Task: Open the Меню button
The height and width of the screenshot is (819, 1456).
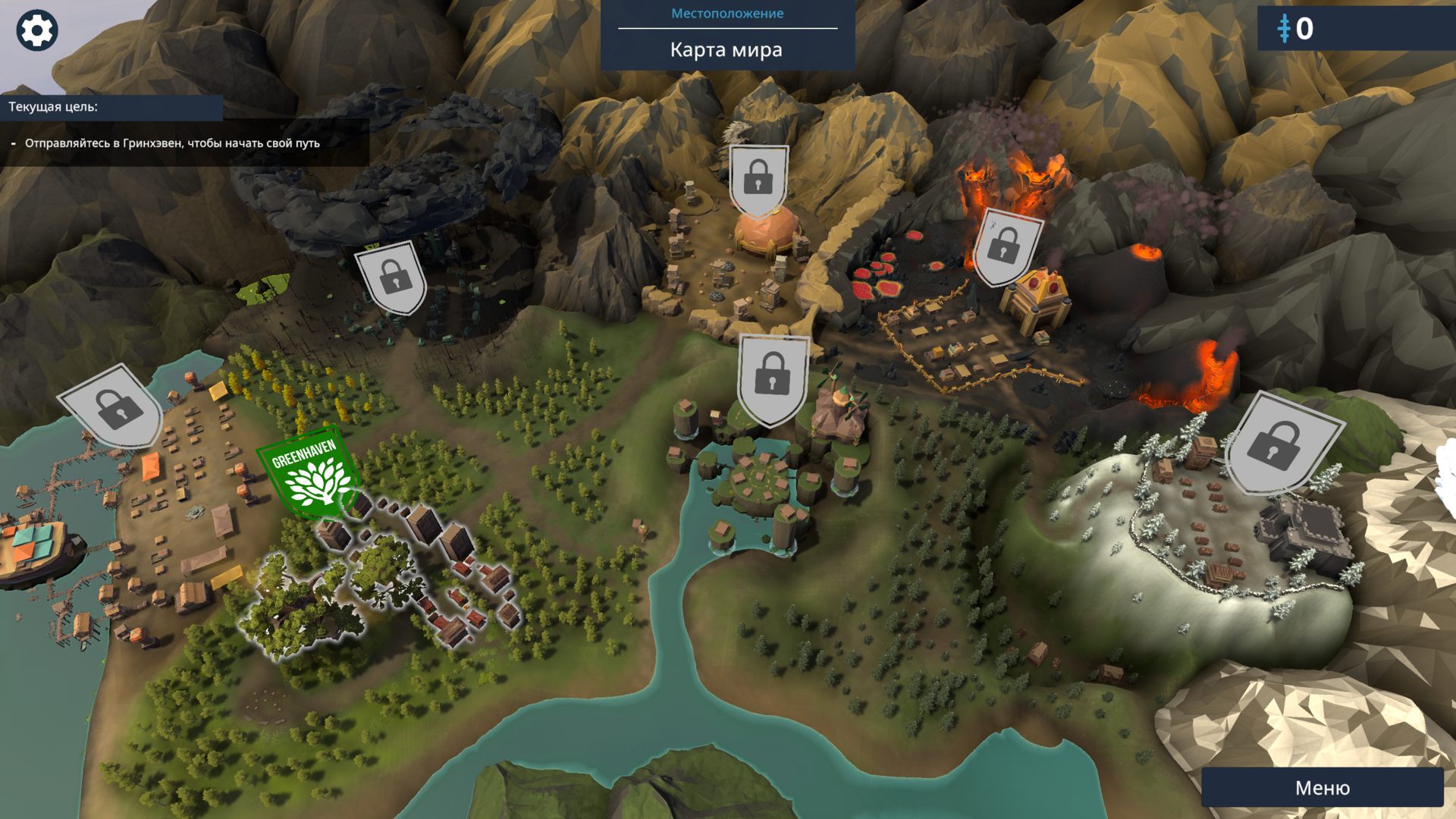Action: tap(1322, 788)
